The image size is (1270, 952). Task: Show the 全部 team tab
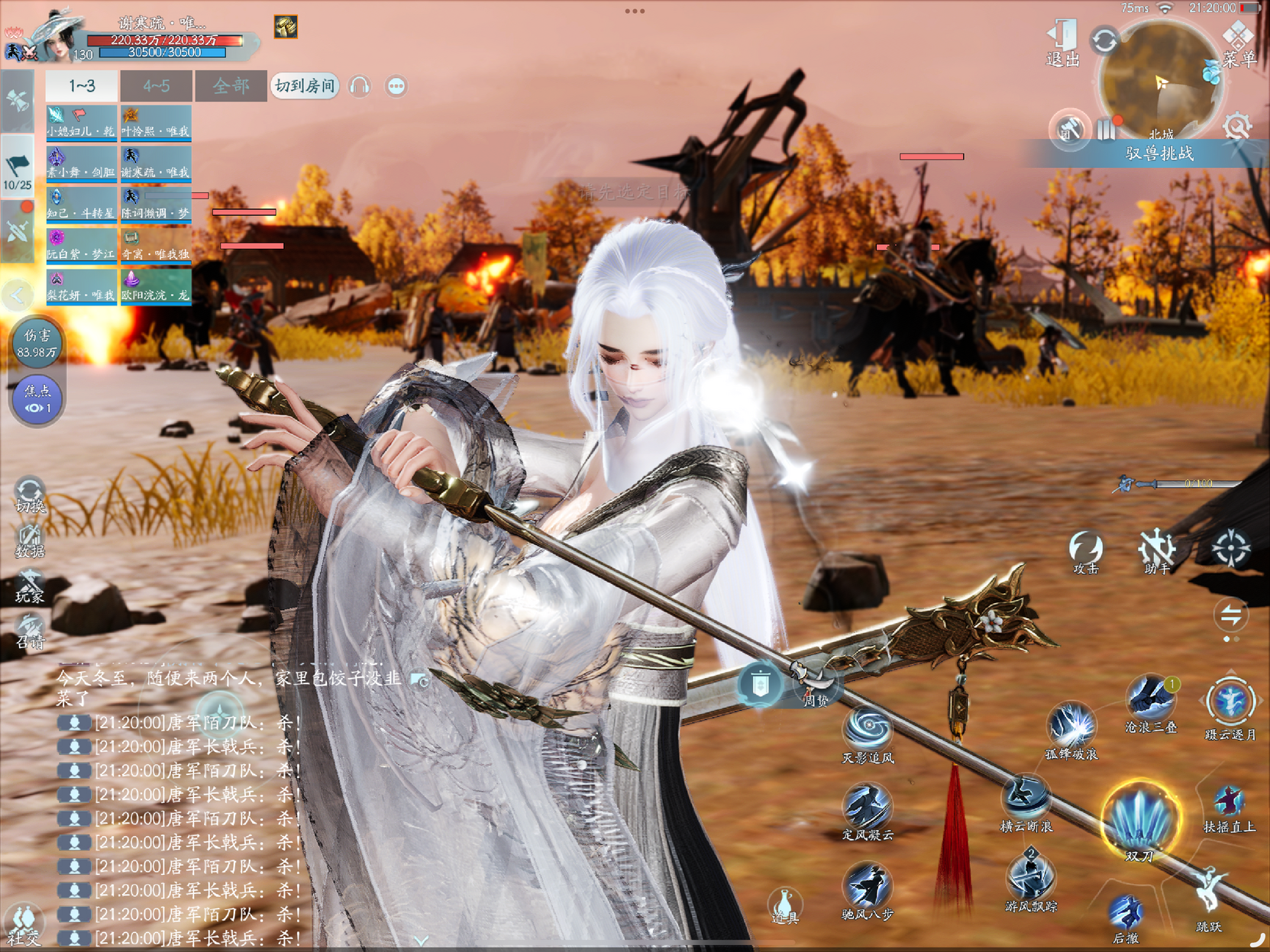pos(230,86)
